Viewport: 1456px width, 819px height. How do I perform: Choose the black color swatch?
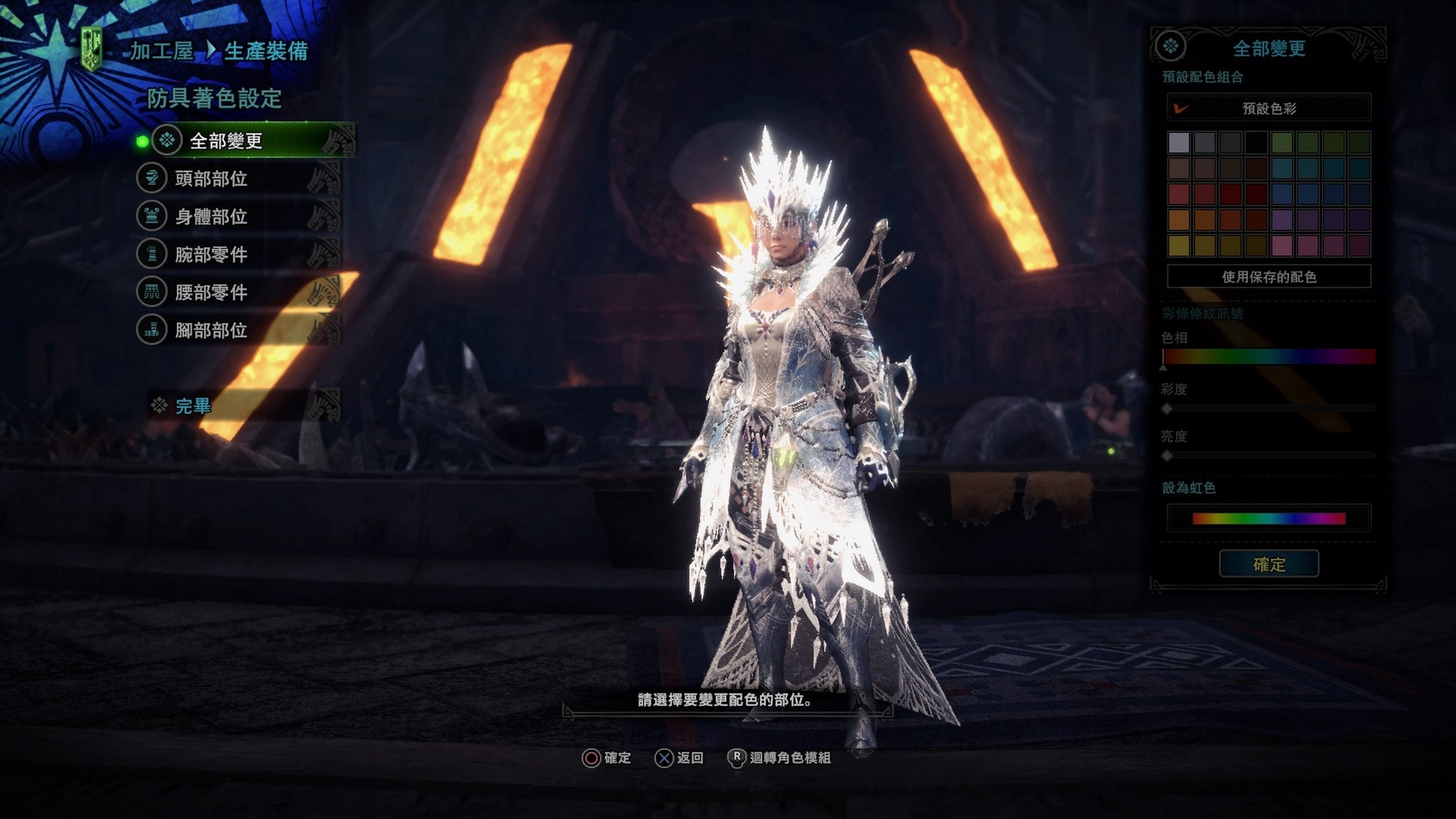1256,143
